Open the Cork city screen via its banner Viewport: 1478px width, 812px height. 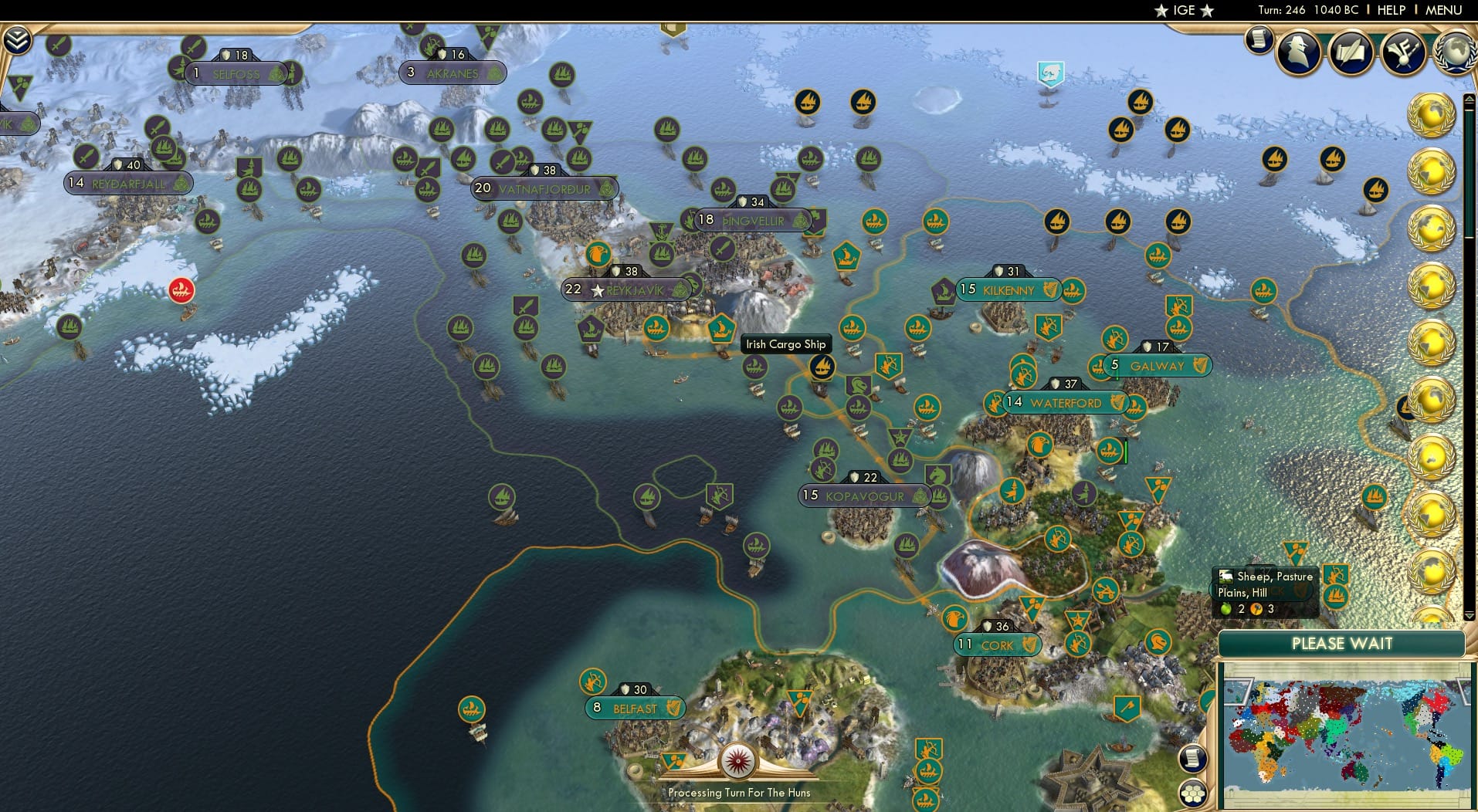996,645
